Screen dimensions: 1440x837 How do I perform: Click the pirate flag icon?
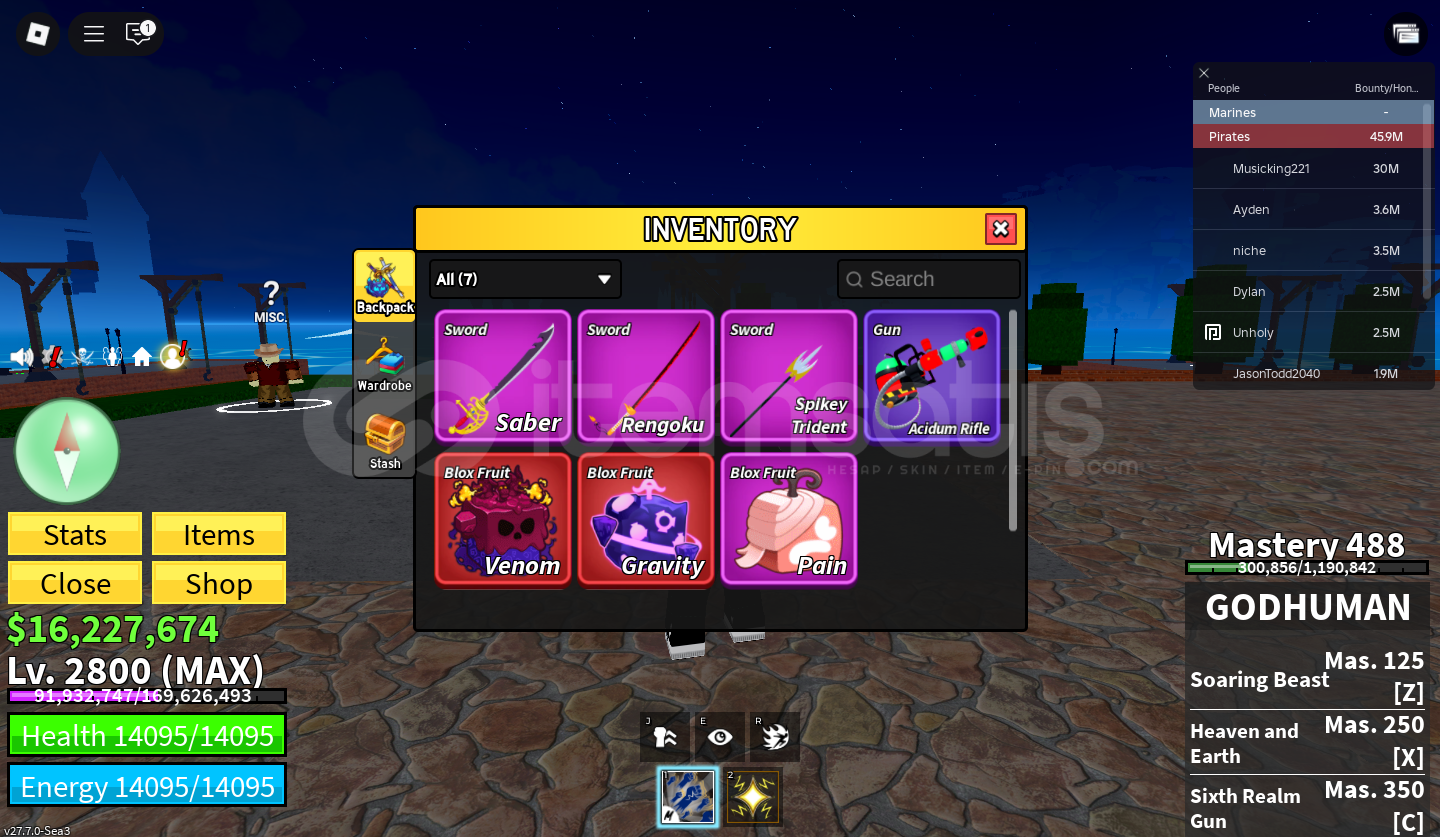coord(82,355)
